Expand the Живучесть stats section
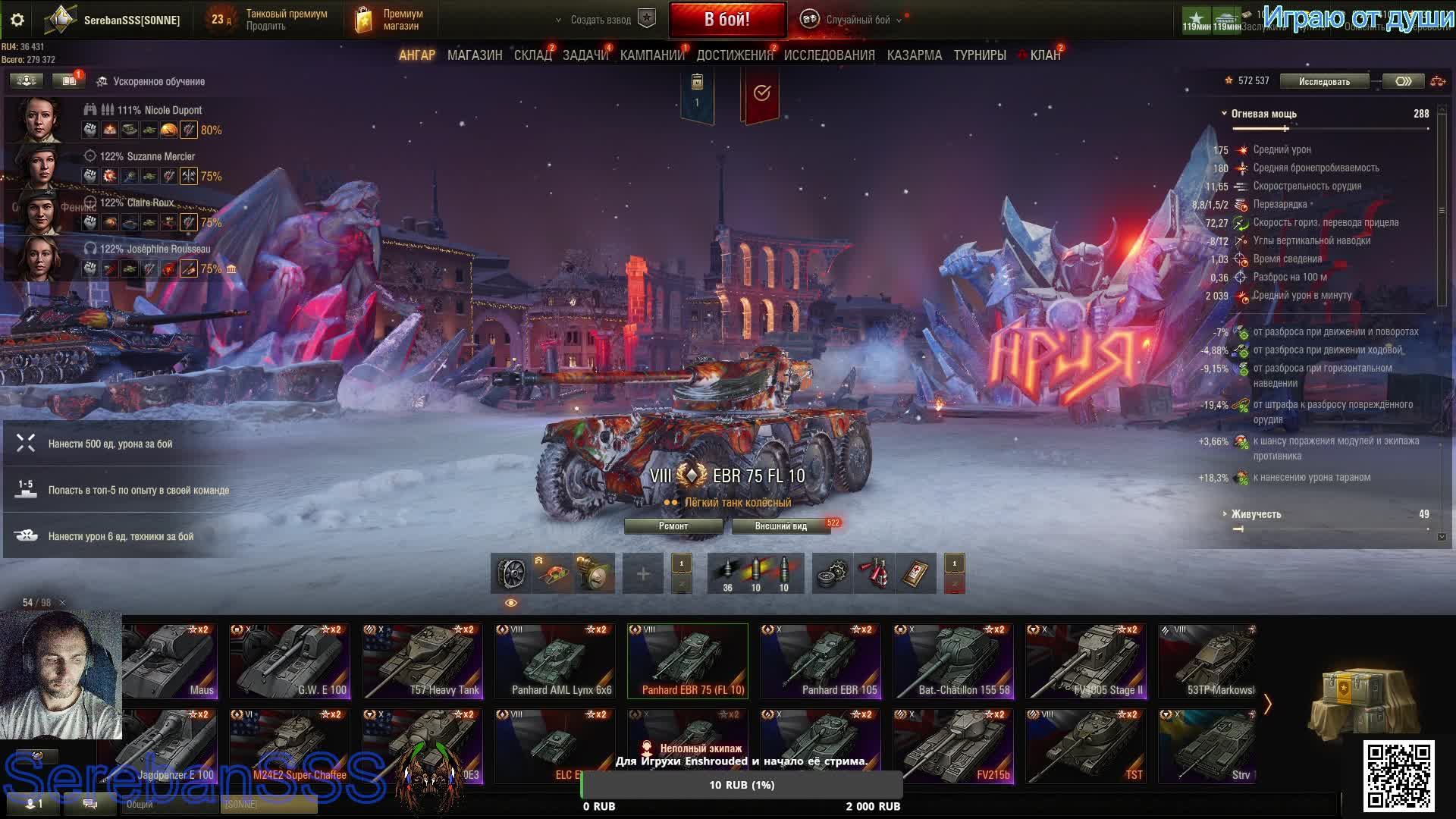The height and width of the screenshot is (819, 1456). (x=1256, y=514)
